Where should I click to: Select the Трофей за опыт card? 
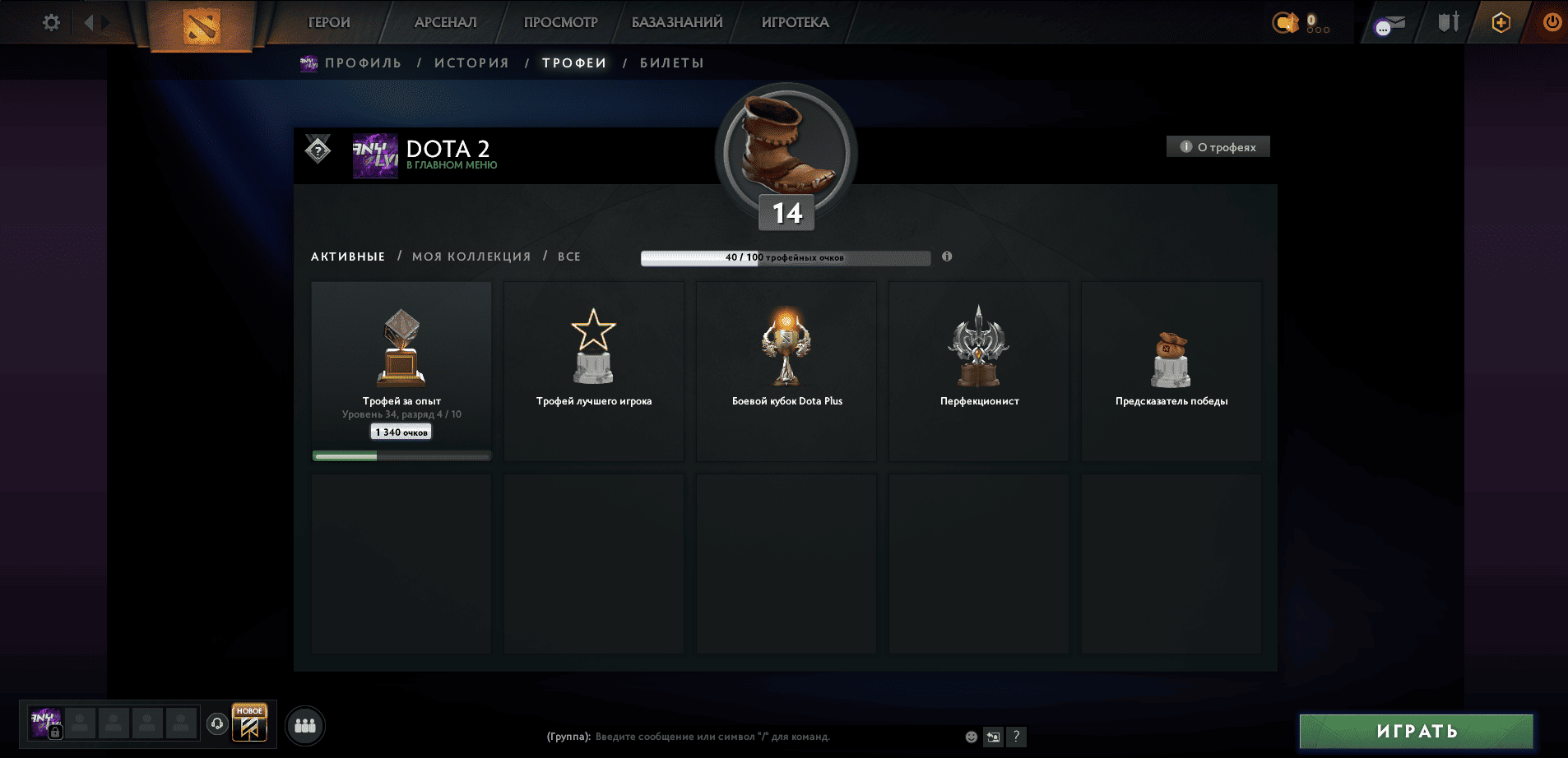pos(401,368)
